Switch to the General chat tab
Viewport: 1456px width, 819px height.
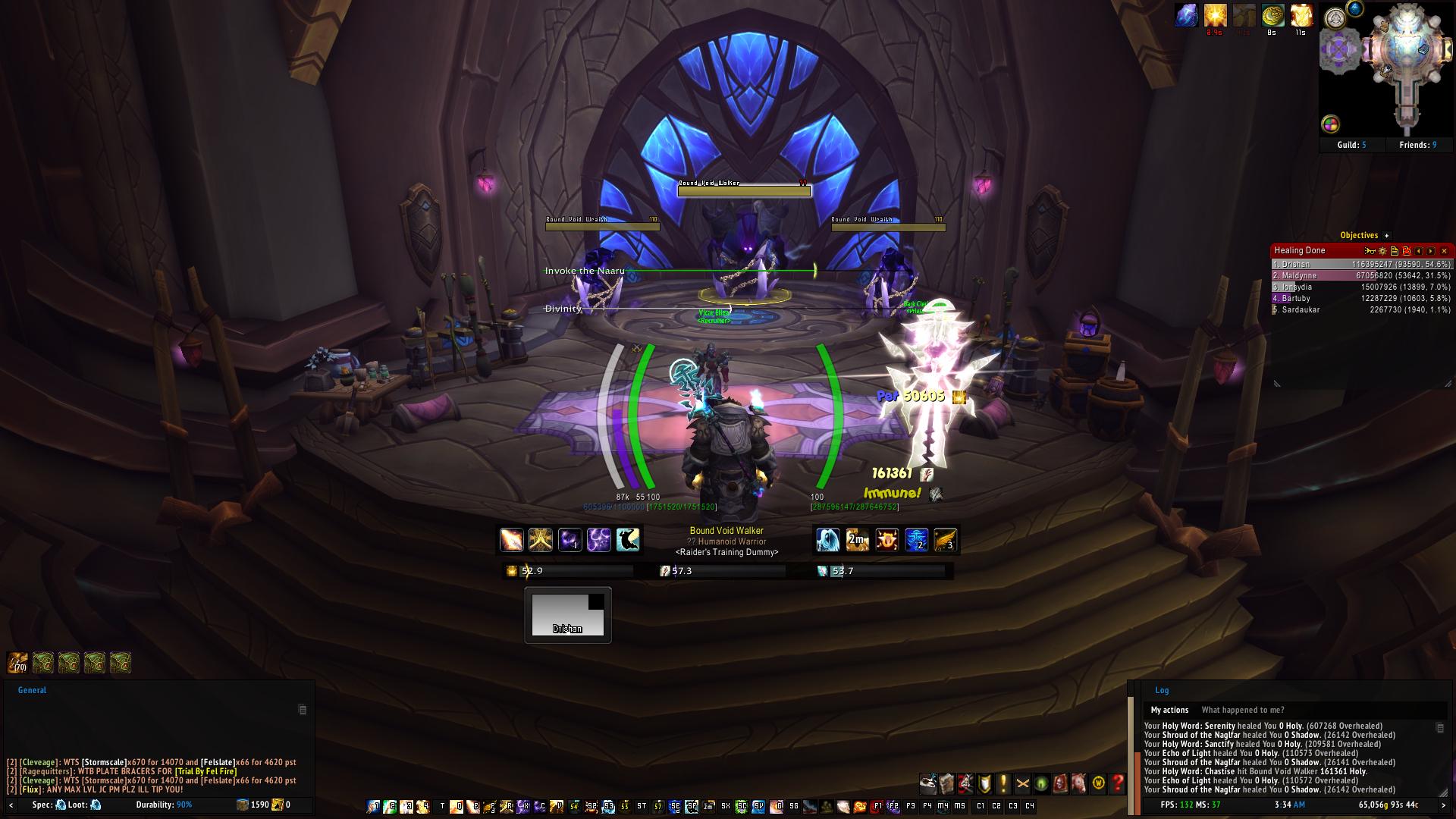click(x=32, y=690)
